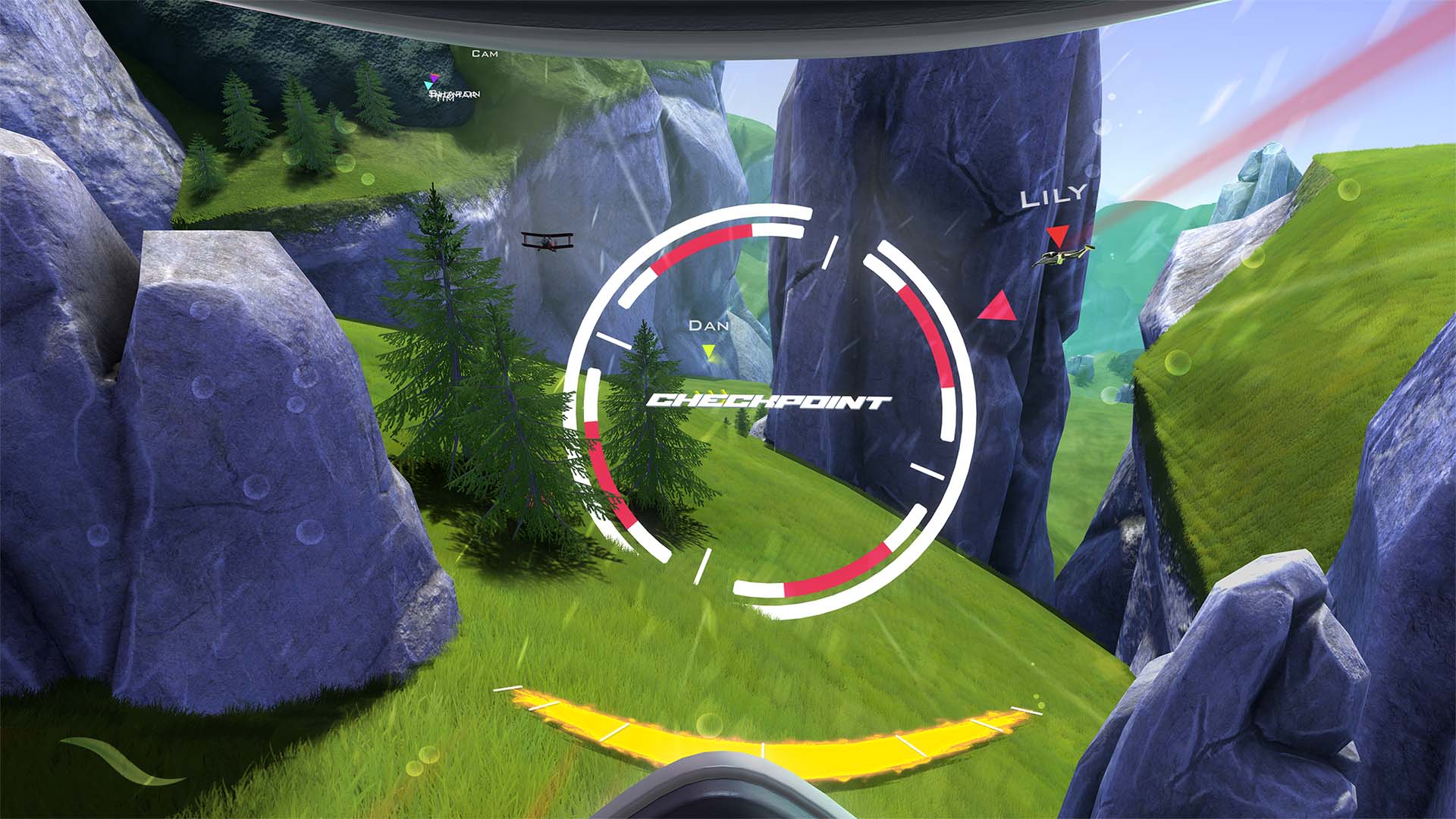The height and width of the screenshot is (819, 1456).
Task: Click Tim's name label below Sharon
Action: click(445, 99)
